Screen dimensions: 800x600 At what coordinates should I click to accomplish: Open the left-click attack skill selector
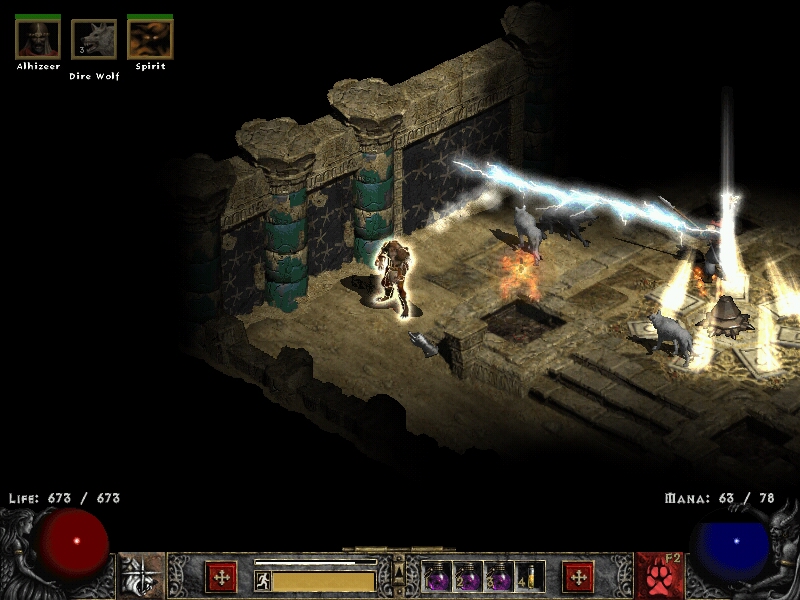[142, 576]
